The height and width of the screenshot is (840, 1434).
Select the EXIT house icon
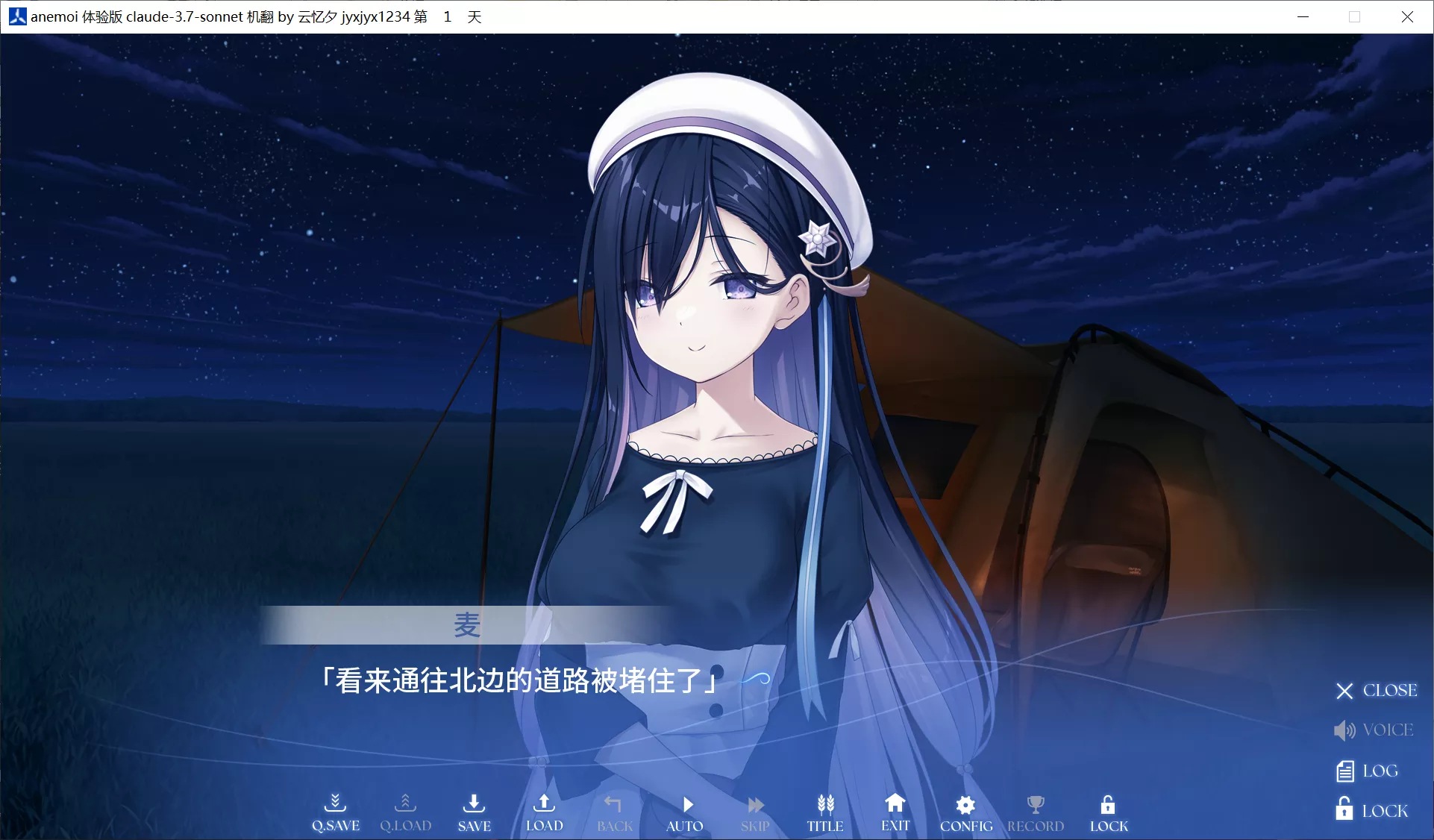pyautogui.click(x=895, y=808)
